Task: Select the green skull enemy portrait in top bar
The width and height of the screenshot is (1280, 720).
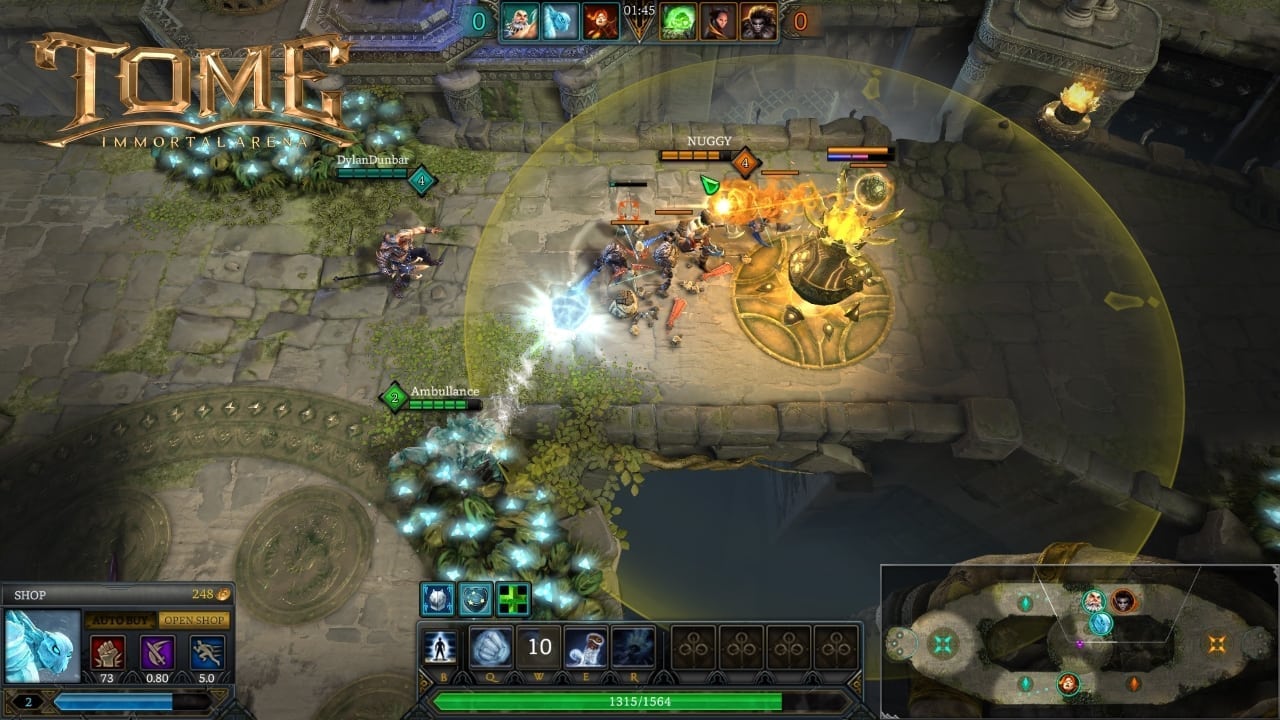Action: (680, 21)
